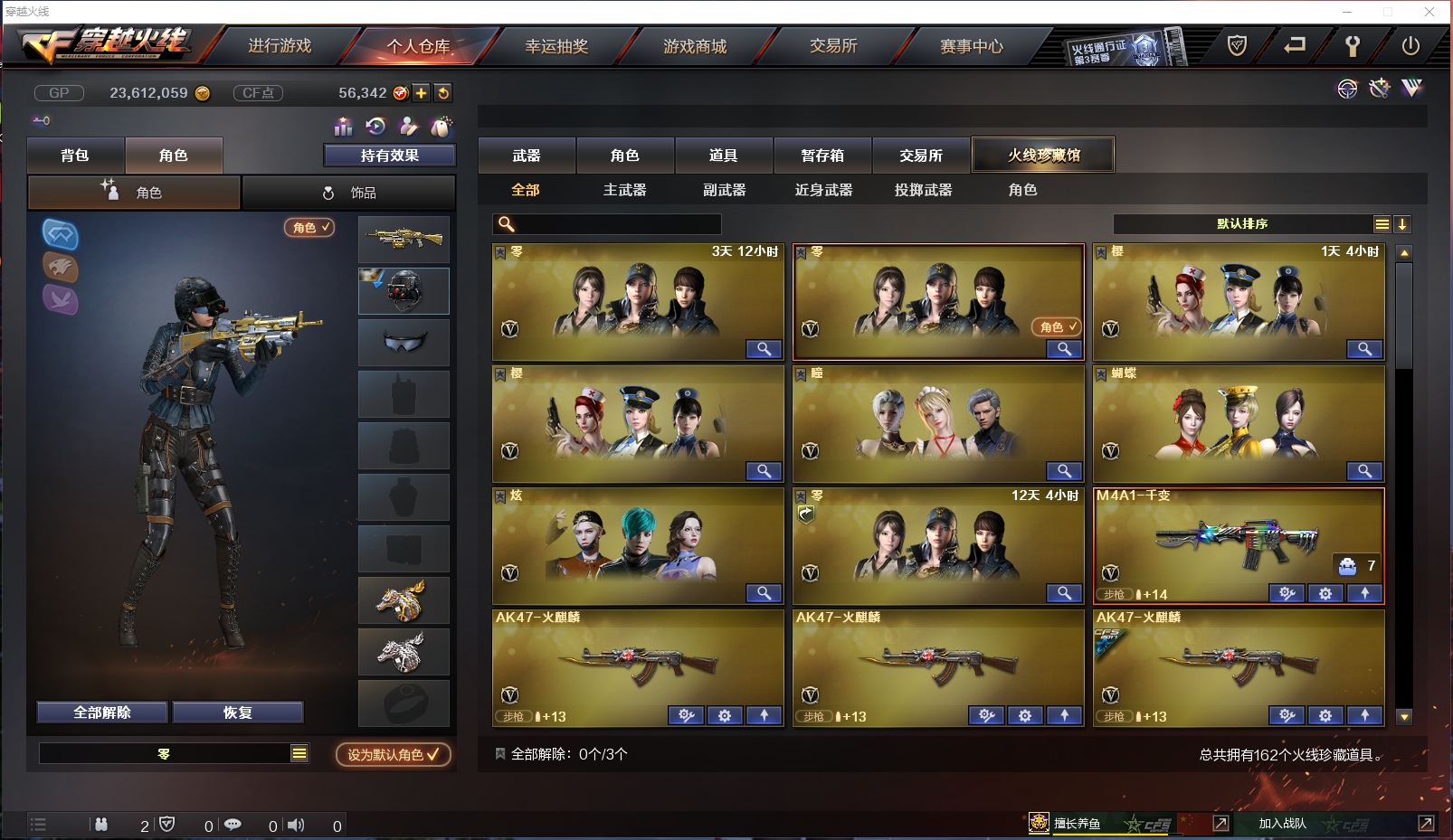This screenshot has width=1453, height=840.
Task: Click the dog tag icon in the avatar toolbar
Action: tap(442, 125)
